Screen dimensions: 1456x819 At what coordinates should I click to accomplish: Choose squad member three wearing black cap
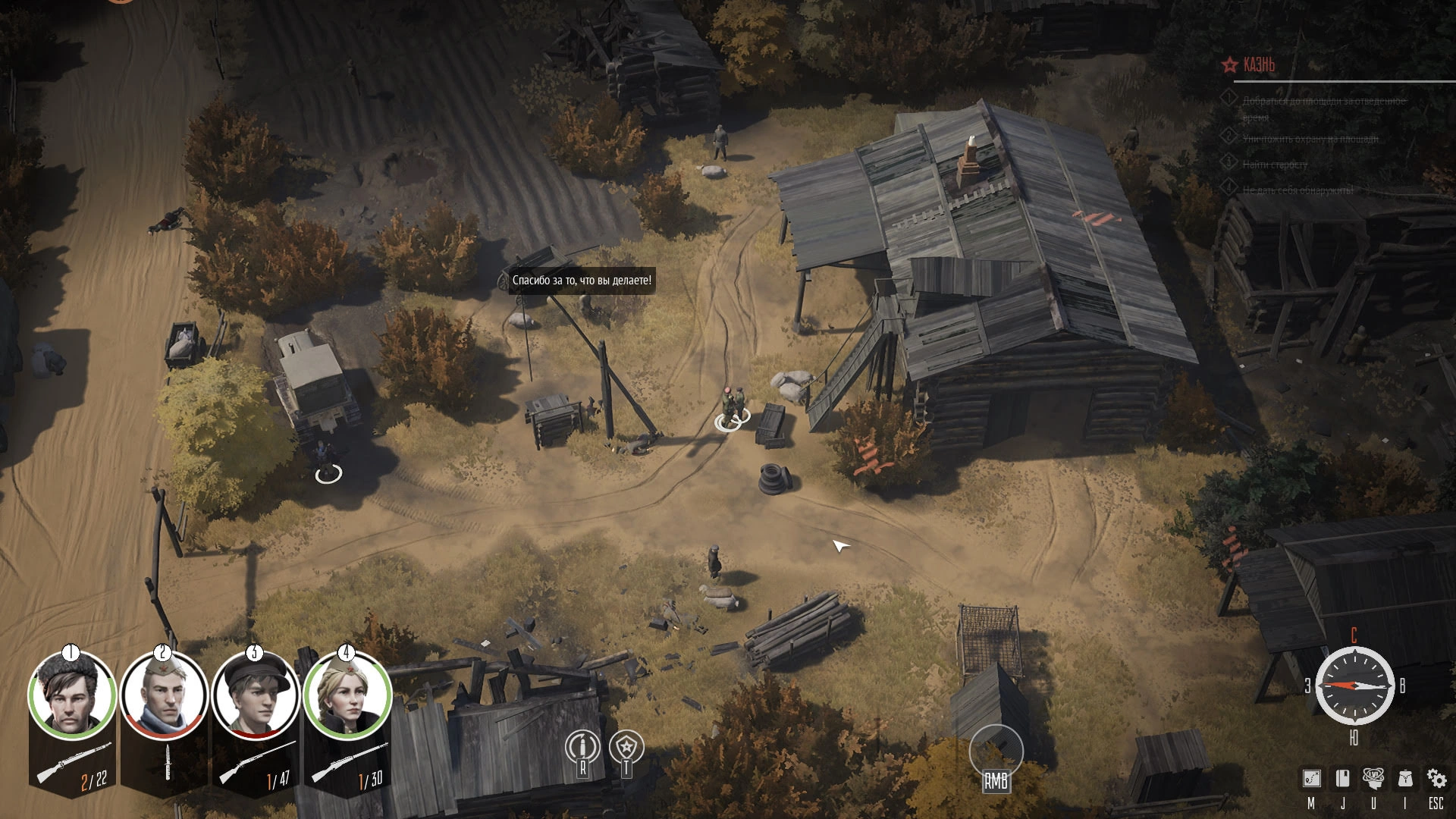(x=256, y=695)
